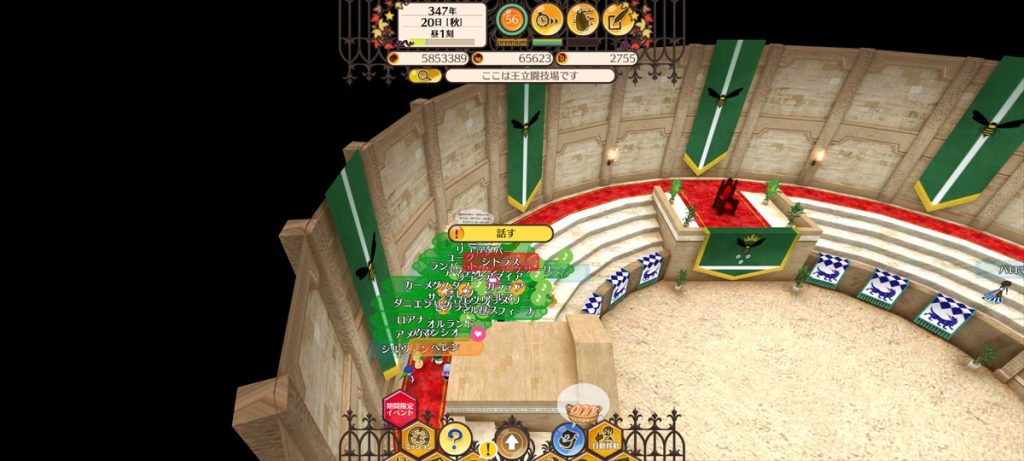The width and height of the screenshot is (1024, 461).
Task: Select the orange level 56 badge
Action: coord(512,19)
